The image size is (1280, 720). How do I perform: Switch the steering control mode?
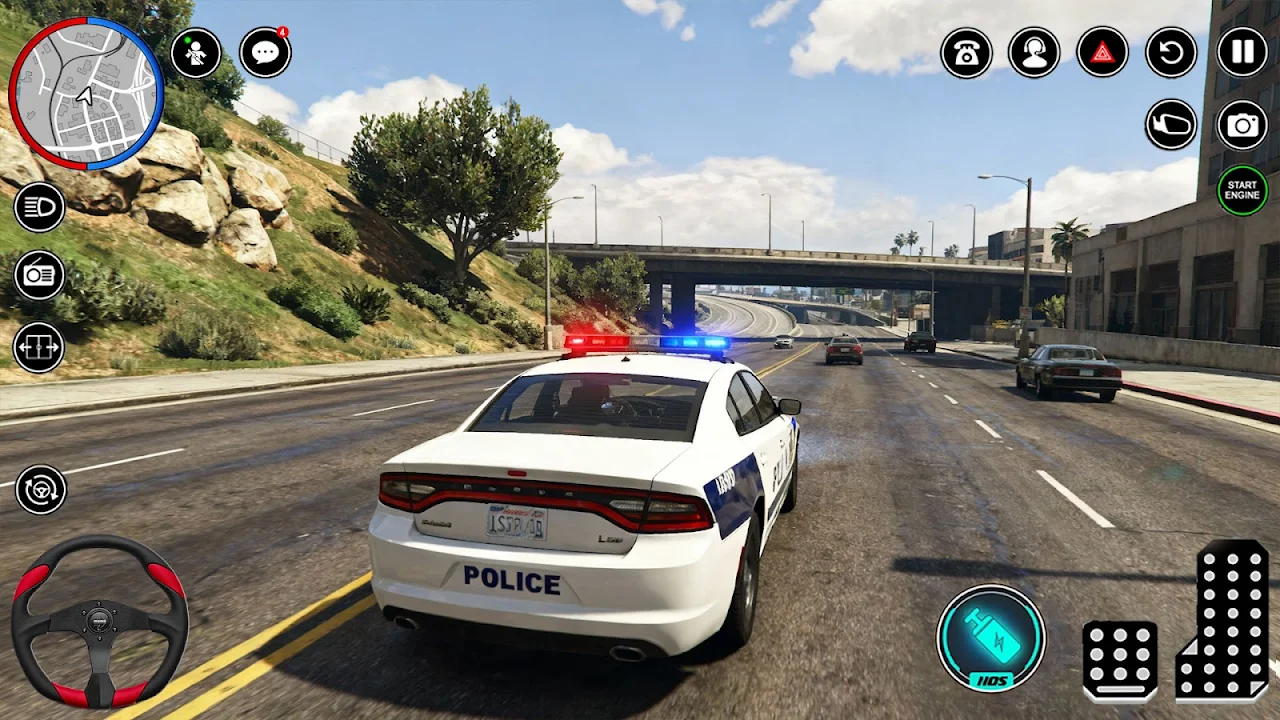coord(41,490)
